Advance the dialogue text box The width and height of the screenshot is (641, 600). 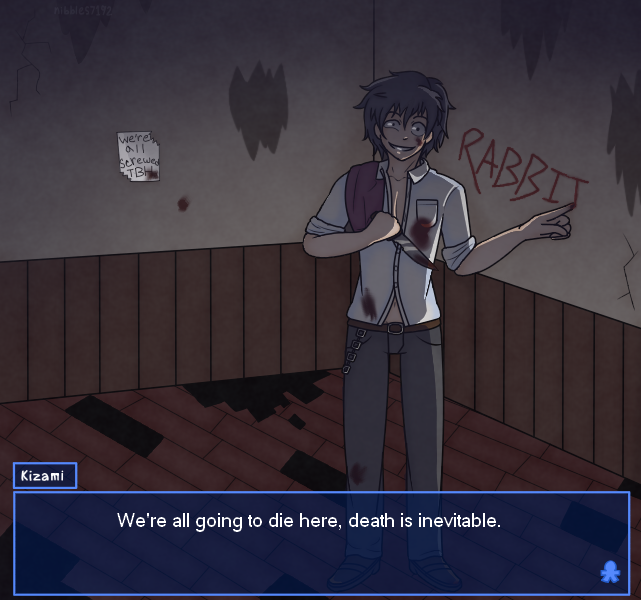pos(321,541)
